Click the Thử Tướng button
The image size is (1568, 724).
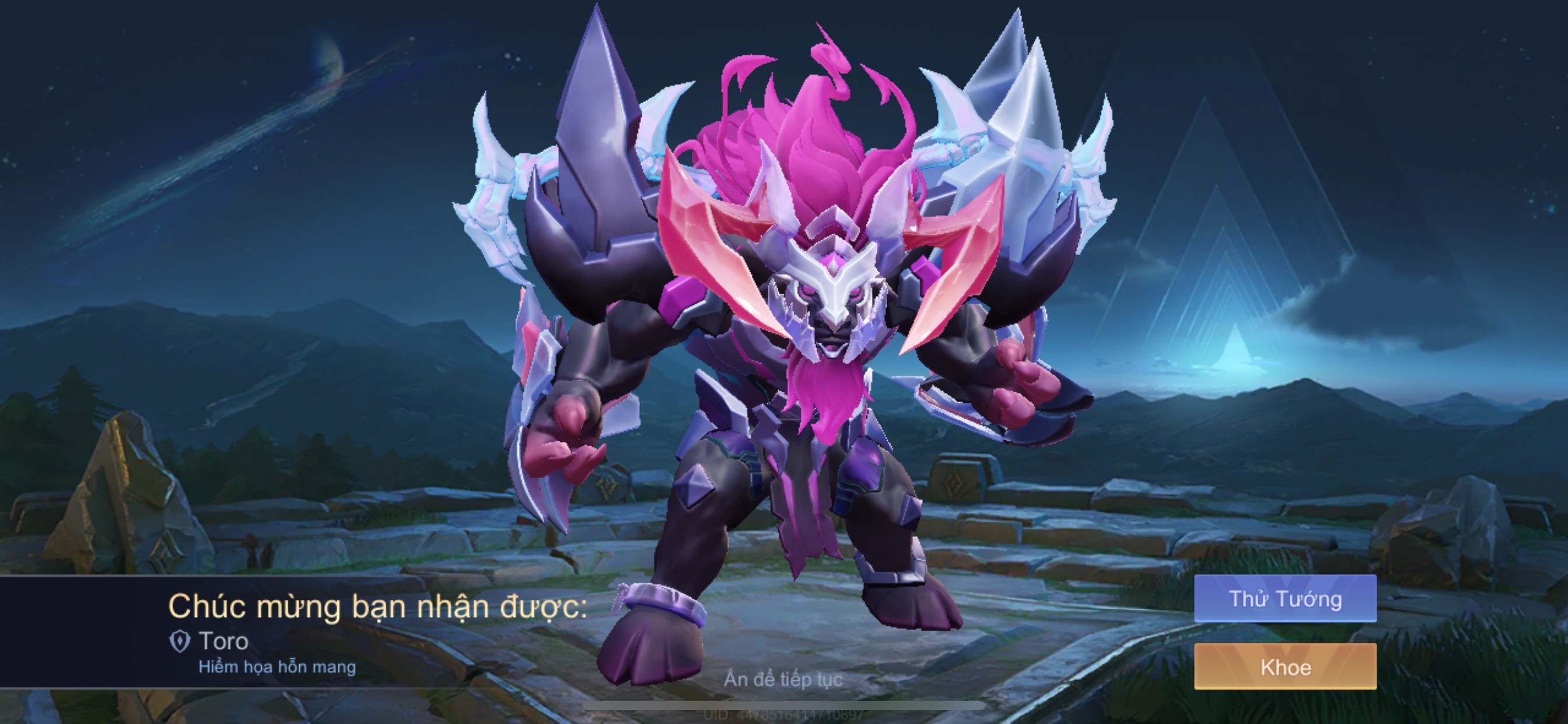pyautogui.click(x=1285, y=599)
